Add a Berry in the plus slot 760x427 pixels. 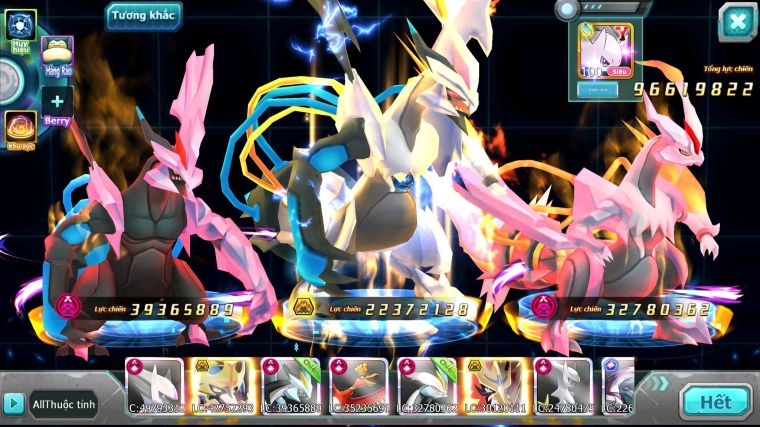click(x=57, y=102)
